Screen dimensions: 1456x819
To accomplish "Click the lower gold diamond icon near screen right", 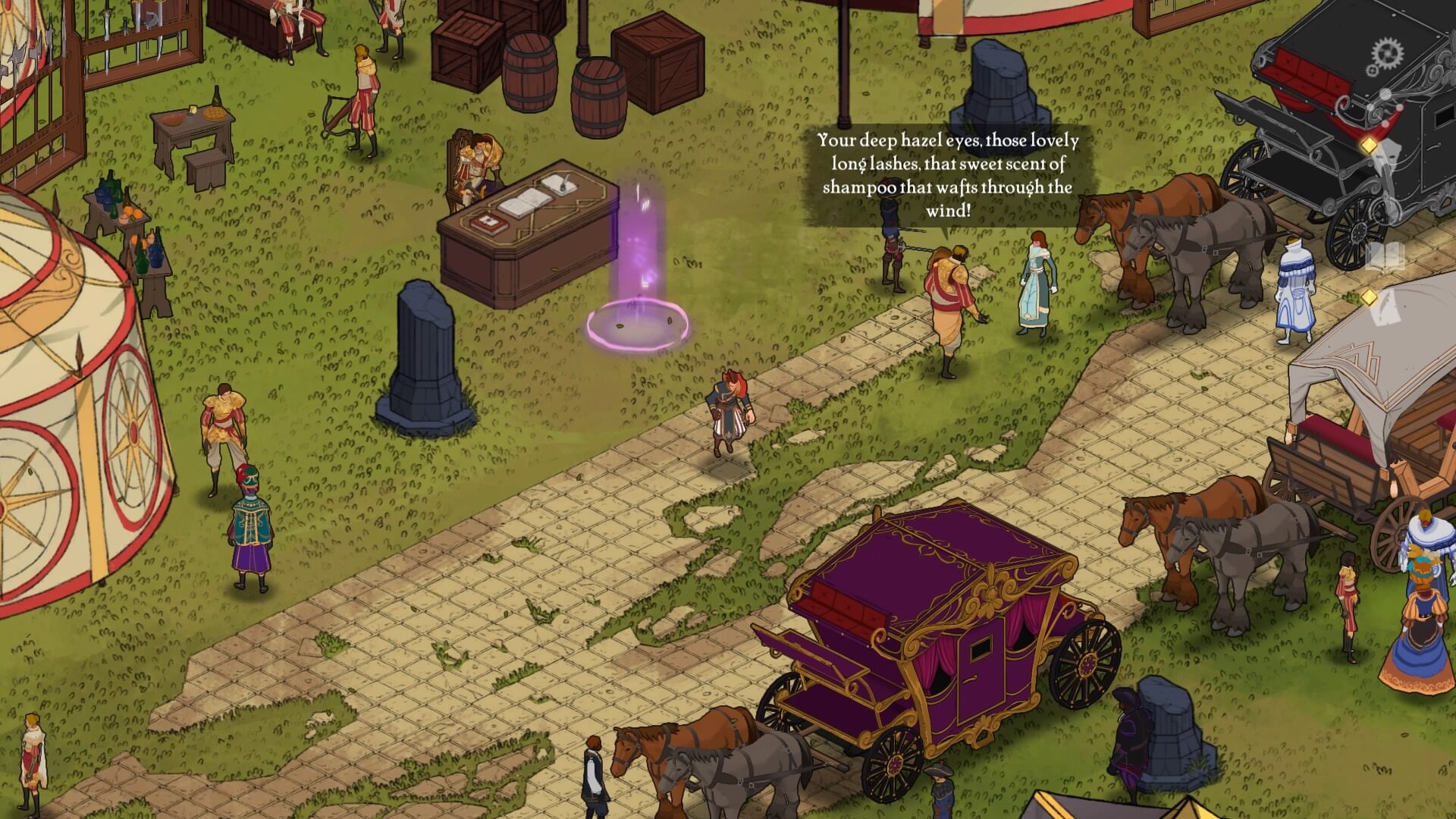I will [x=1370, y=297].
